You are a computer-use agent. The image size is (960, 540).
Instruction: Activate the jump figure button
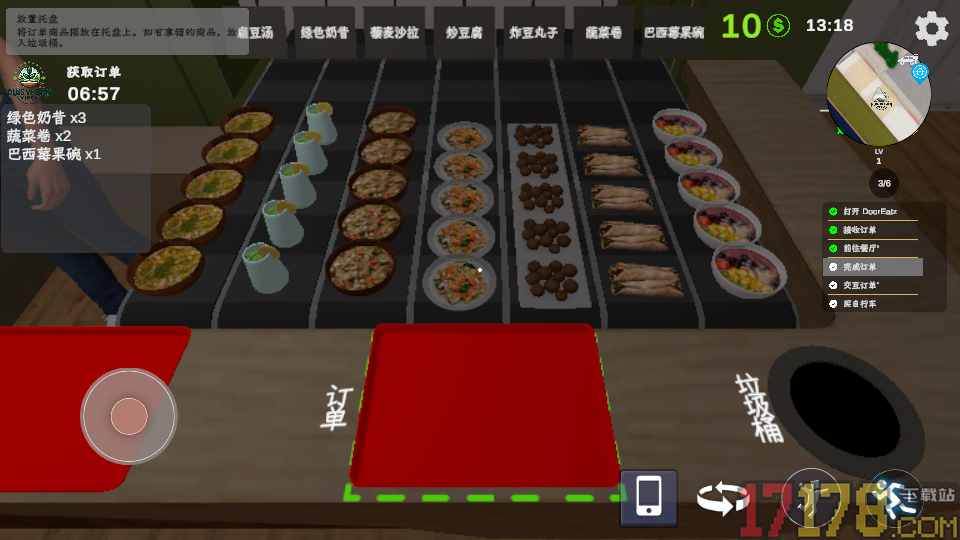(810, 497)
